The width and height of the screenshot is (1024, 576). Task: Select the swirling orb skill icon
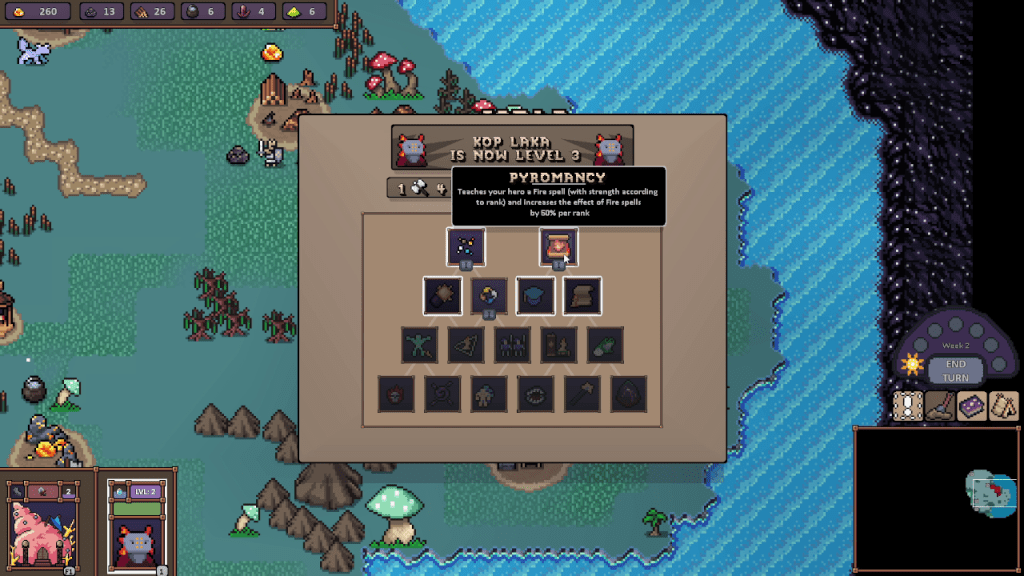coord(489,295)
